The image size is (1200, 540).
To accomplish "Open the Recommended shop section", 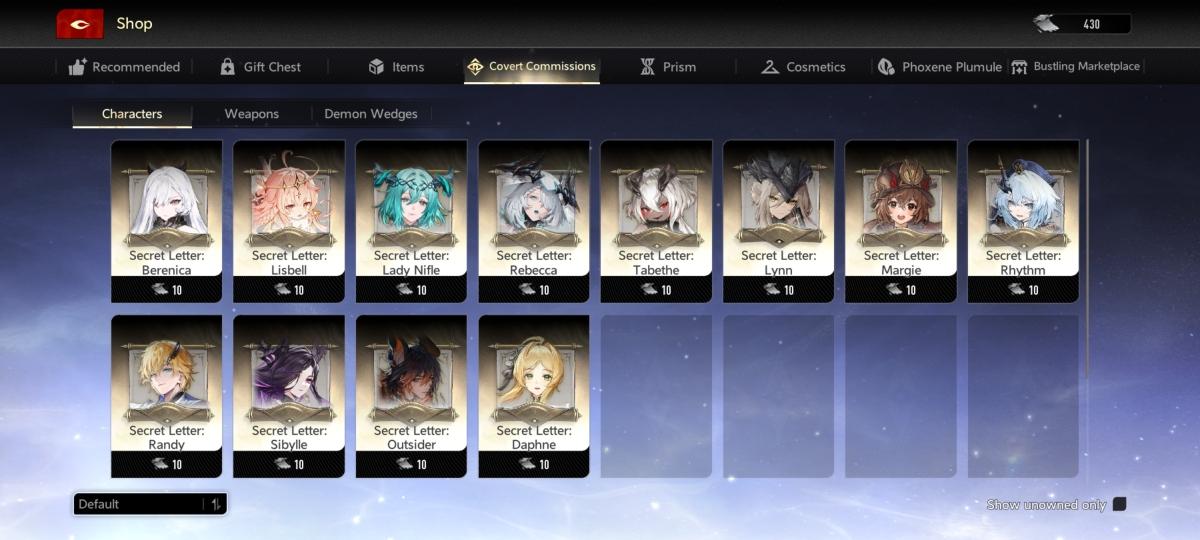I will [x=124, y=67].
